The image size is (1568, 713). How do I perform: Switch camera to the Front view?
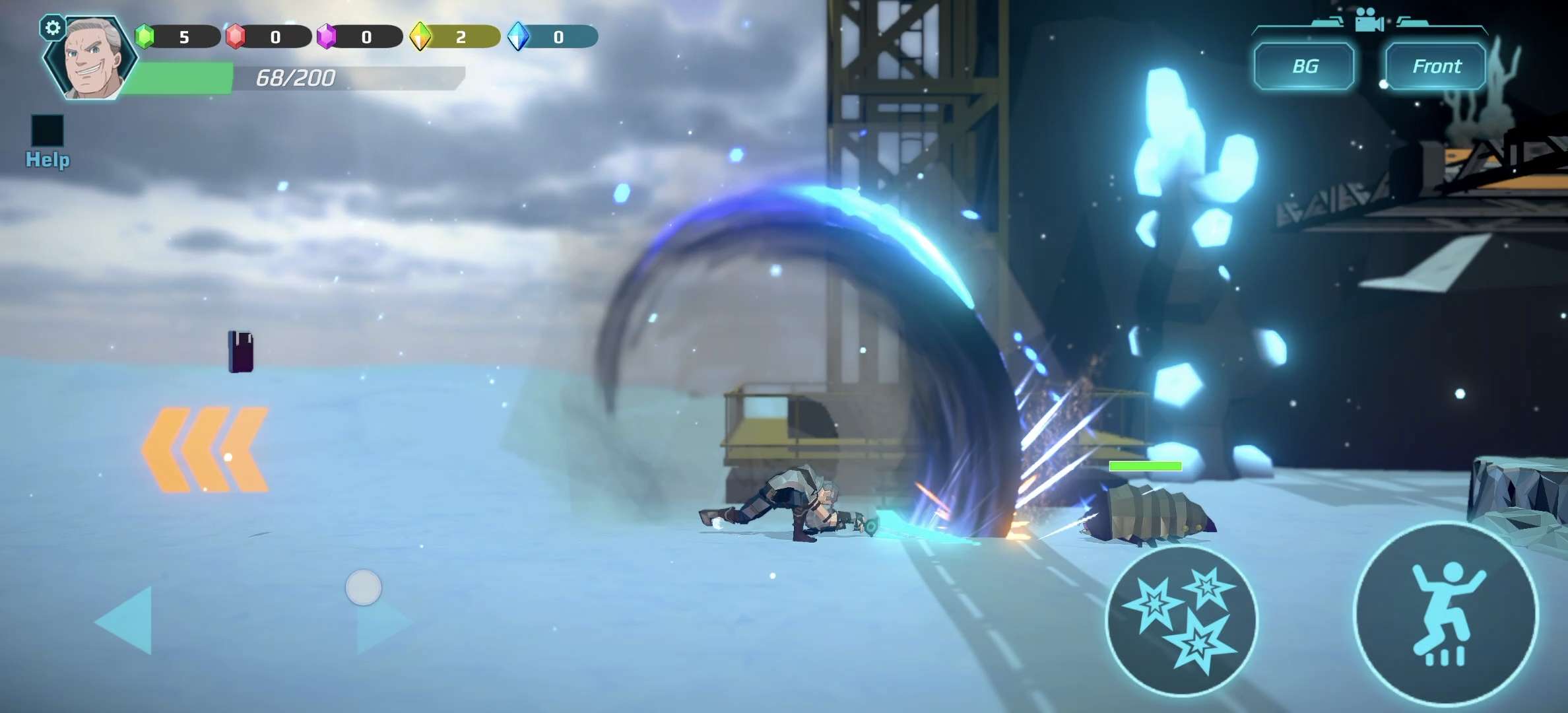point(1436,66)
